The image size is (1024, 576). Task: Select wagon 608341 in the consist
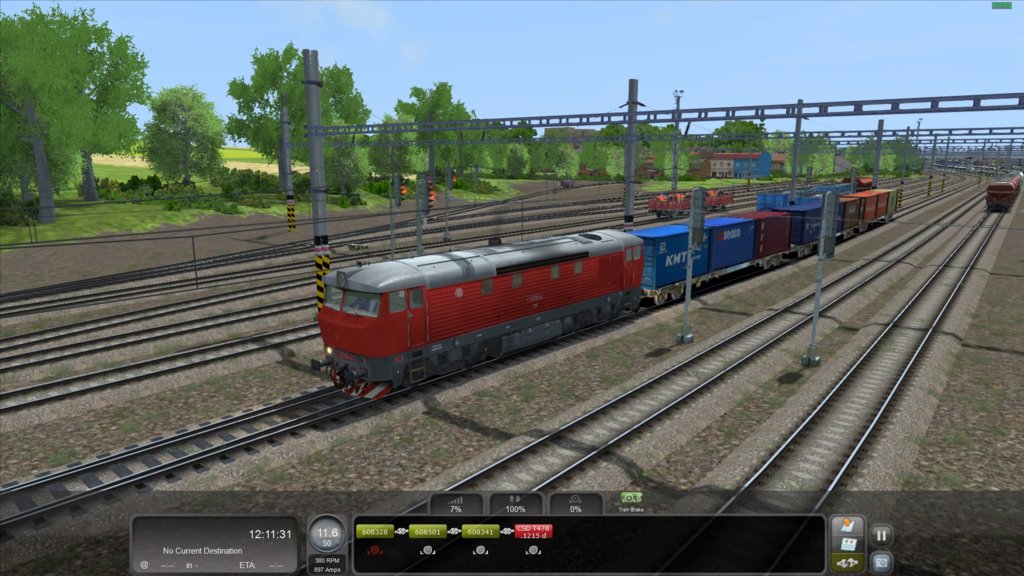coord(481,532)
